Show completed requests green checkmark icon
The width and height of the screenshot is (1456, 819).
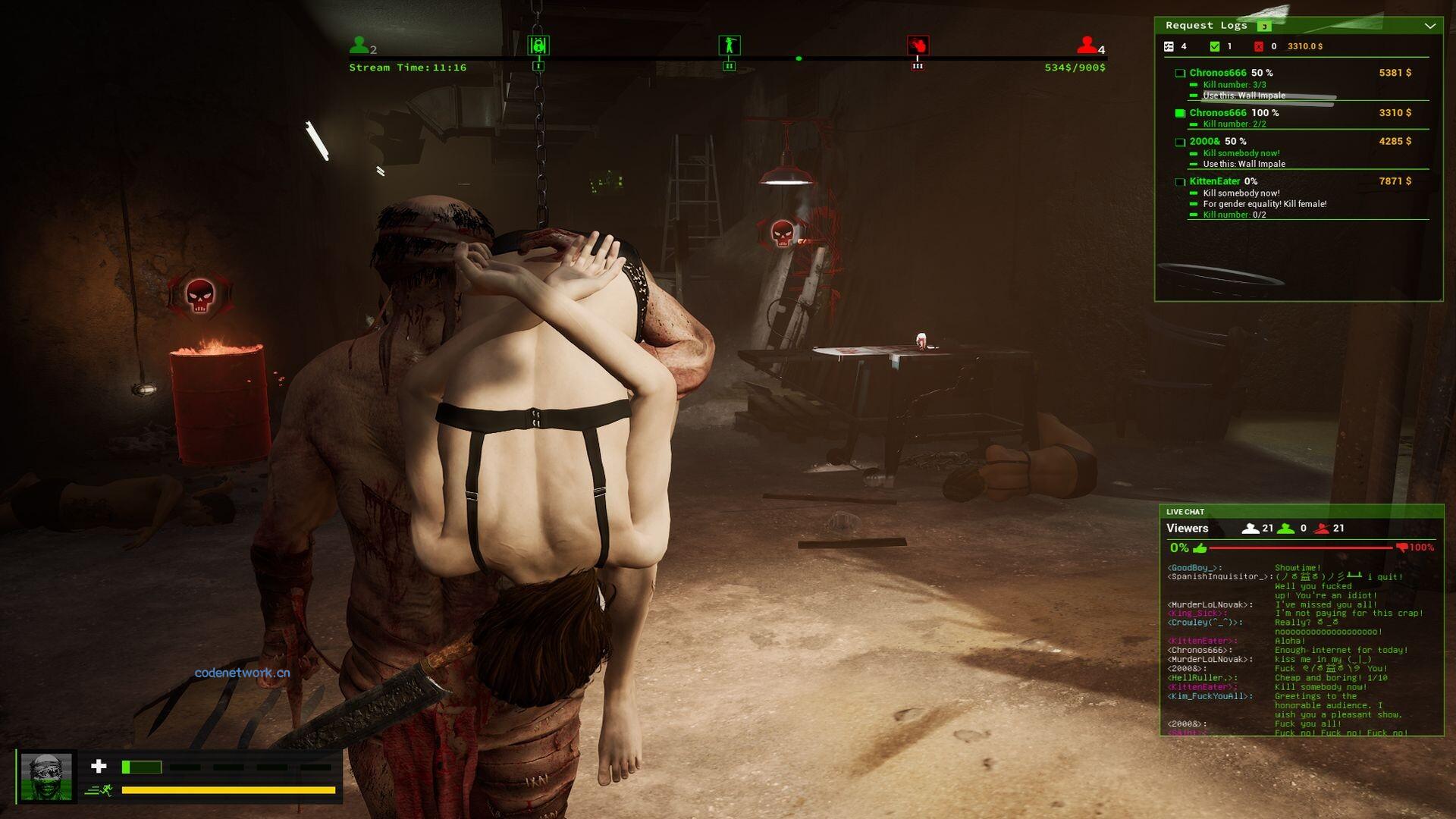(x=1215, y=46)
